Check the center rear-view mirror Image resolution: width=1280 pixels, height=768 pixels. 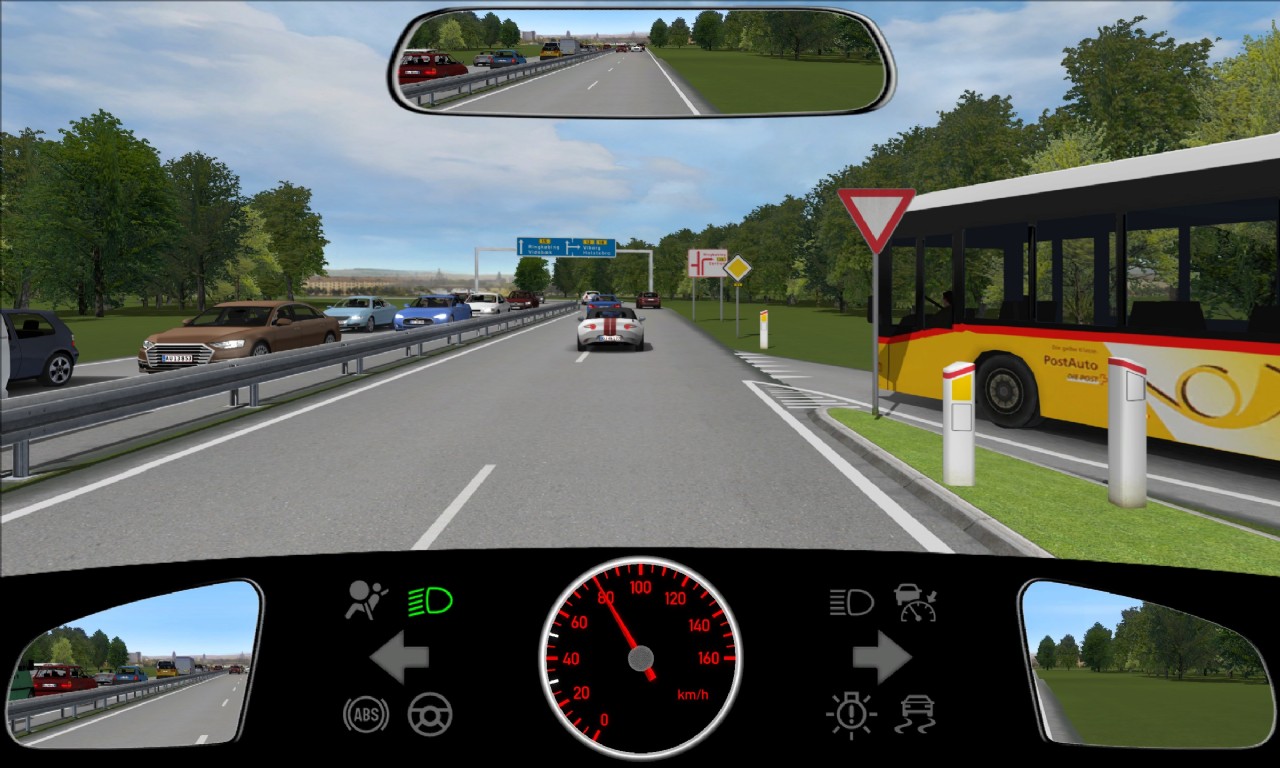pos(641,62)
